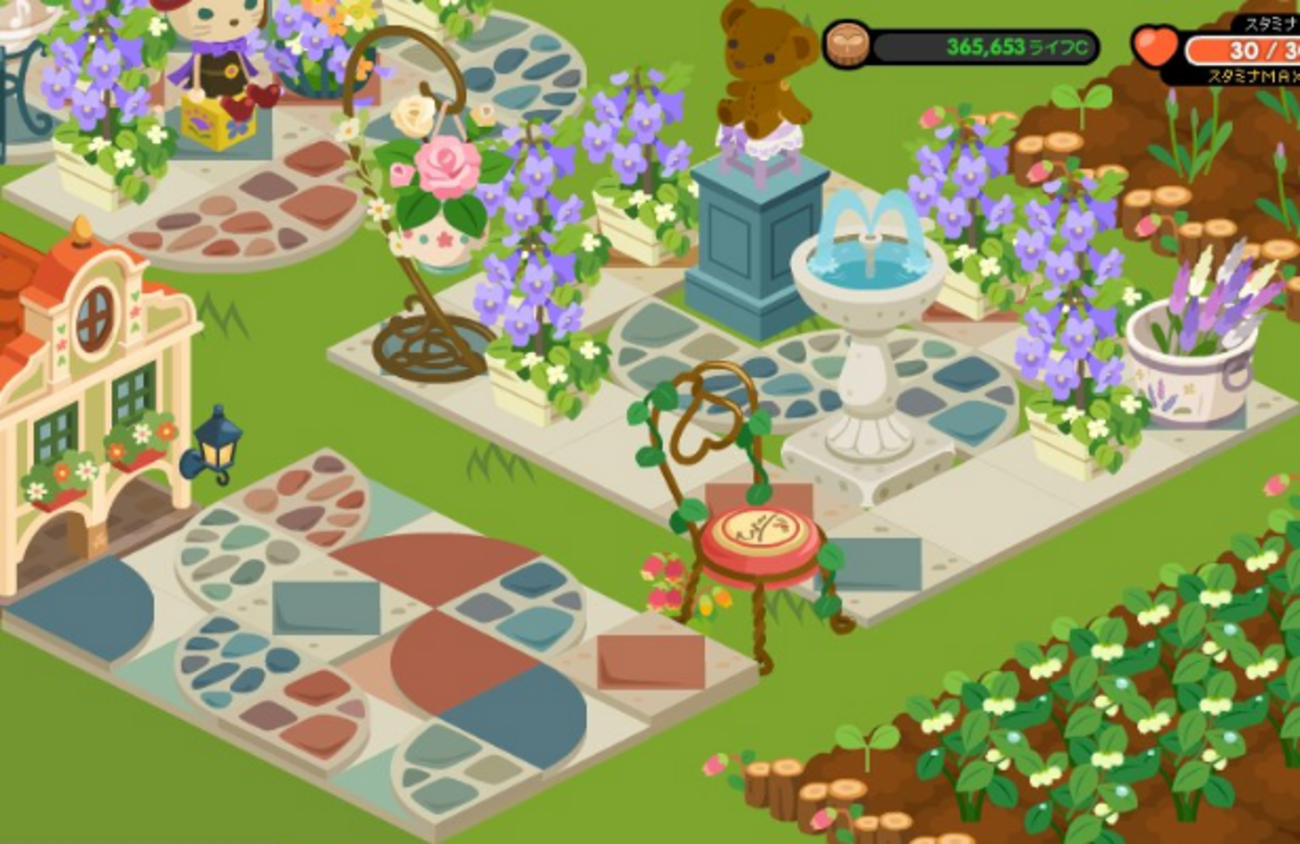The image size is (1300, 844).
Task: Select the orange stamina heart icon
Action: (1157, 47)
